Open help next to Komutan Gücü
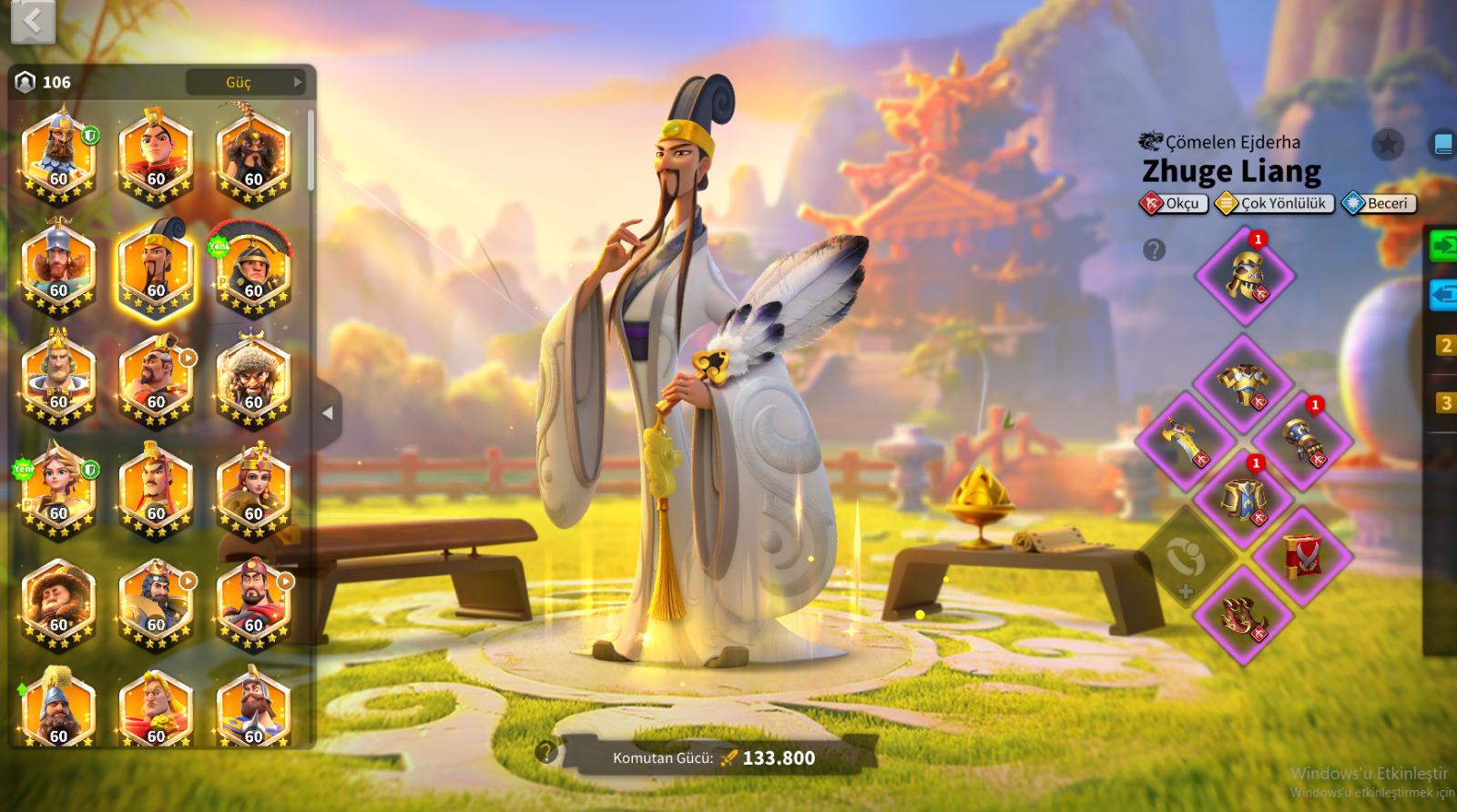The height and width of the screenshot is (812, 1457). tap(546, 752)
